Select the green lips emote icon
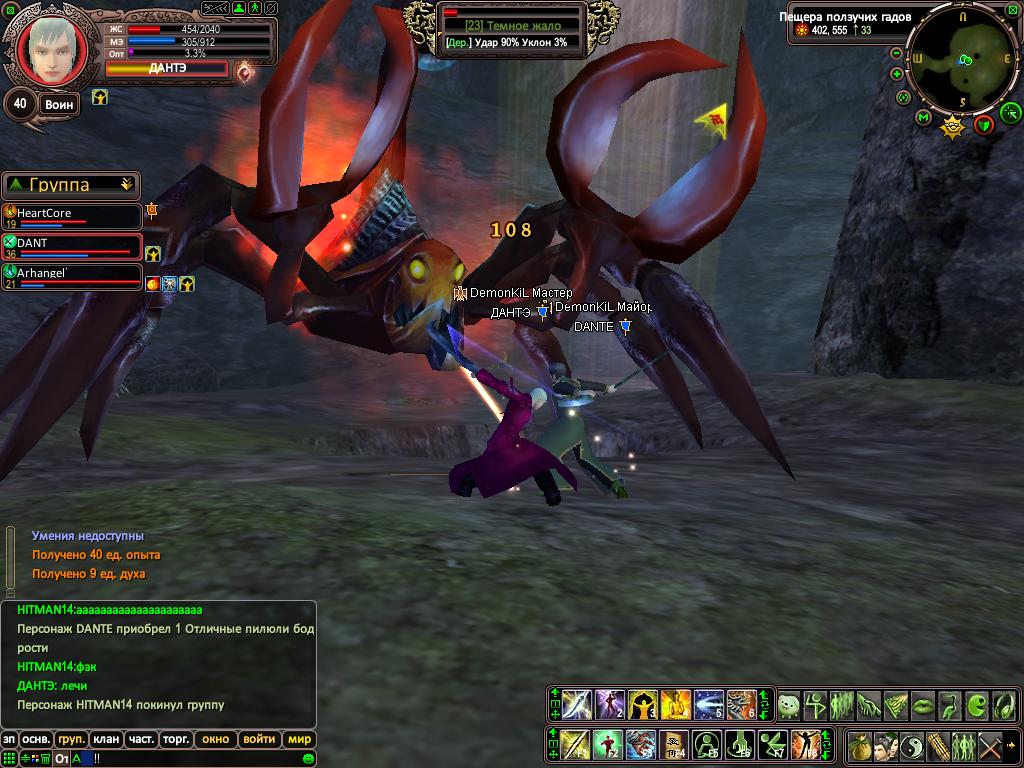1024x768 pixels. coord(923,705)
